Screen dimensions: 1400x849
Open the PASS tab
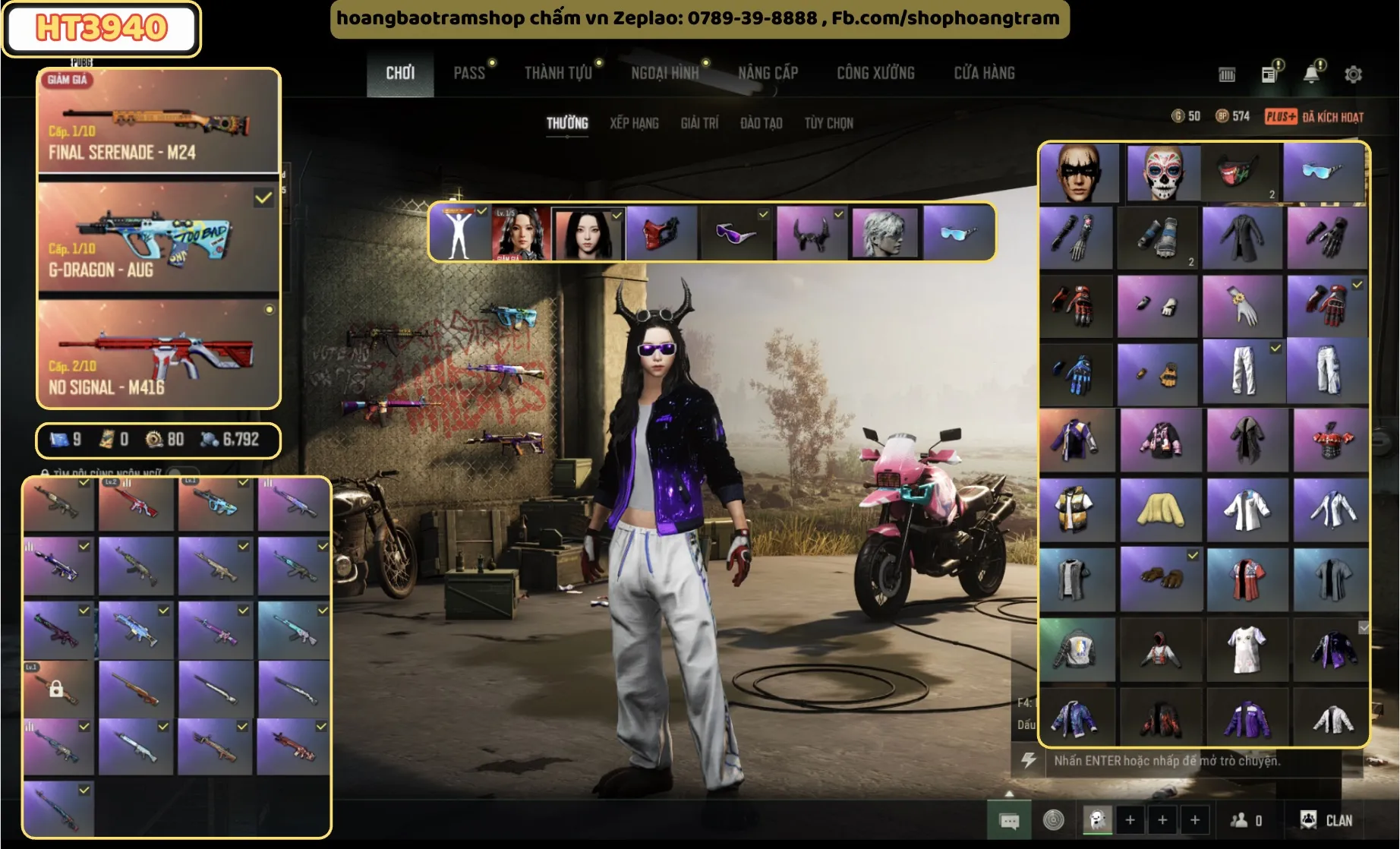(469, 73)
